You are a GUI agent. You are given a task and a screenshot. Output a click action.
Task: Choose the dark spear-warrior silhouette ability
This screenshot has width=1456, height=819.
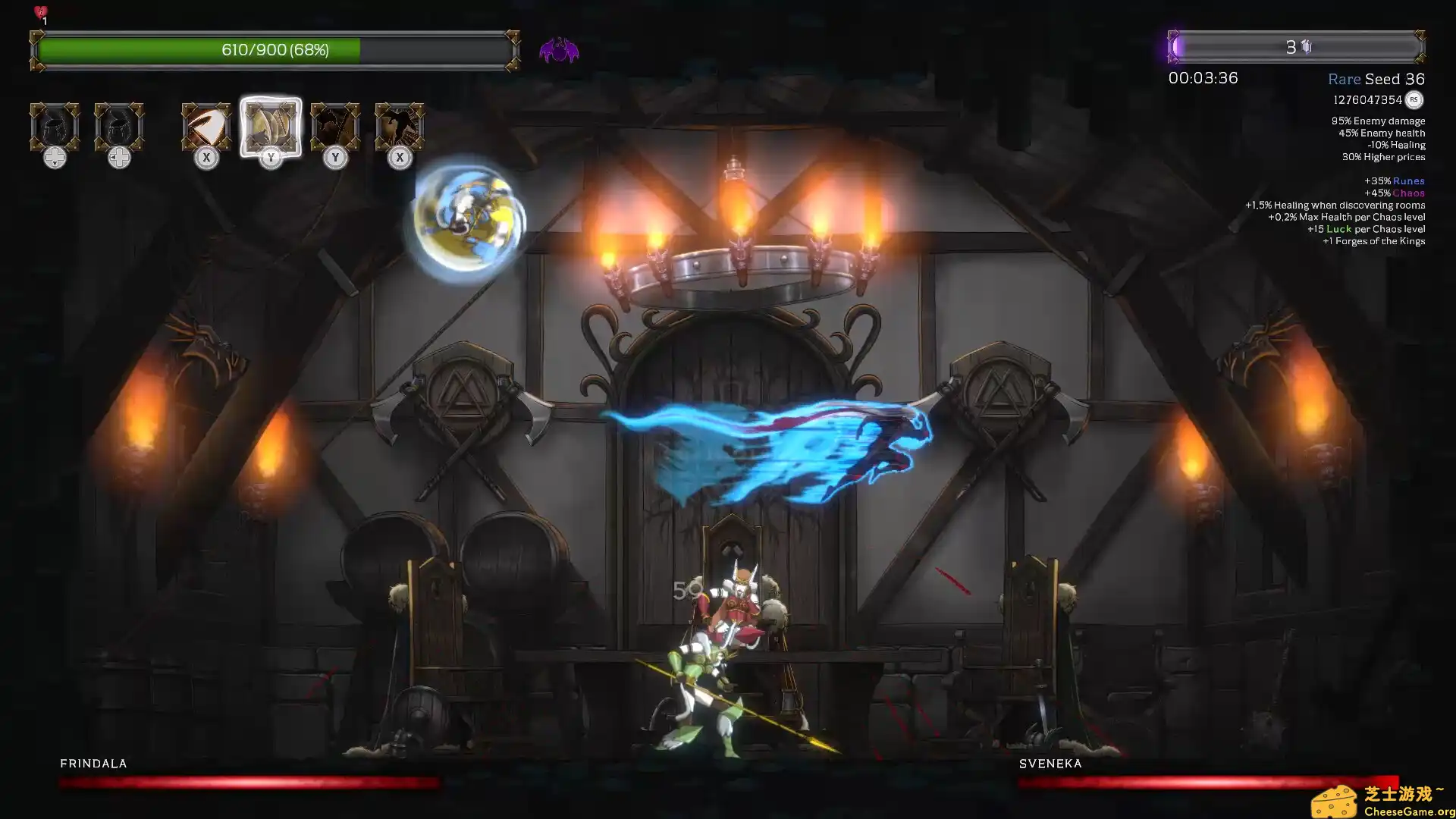pos(335,127)
